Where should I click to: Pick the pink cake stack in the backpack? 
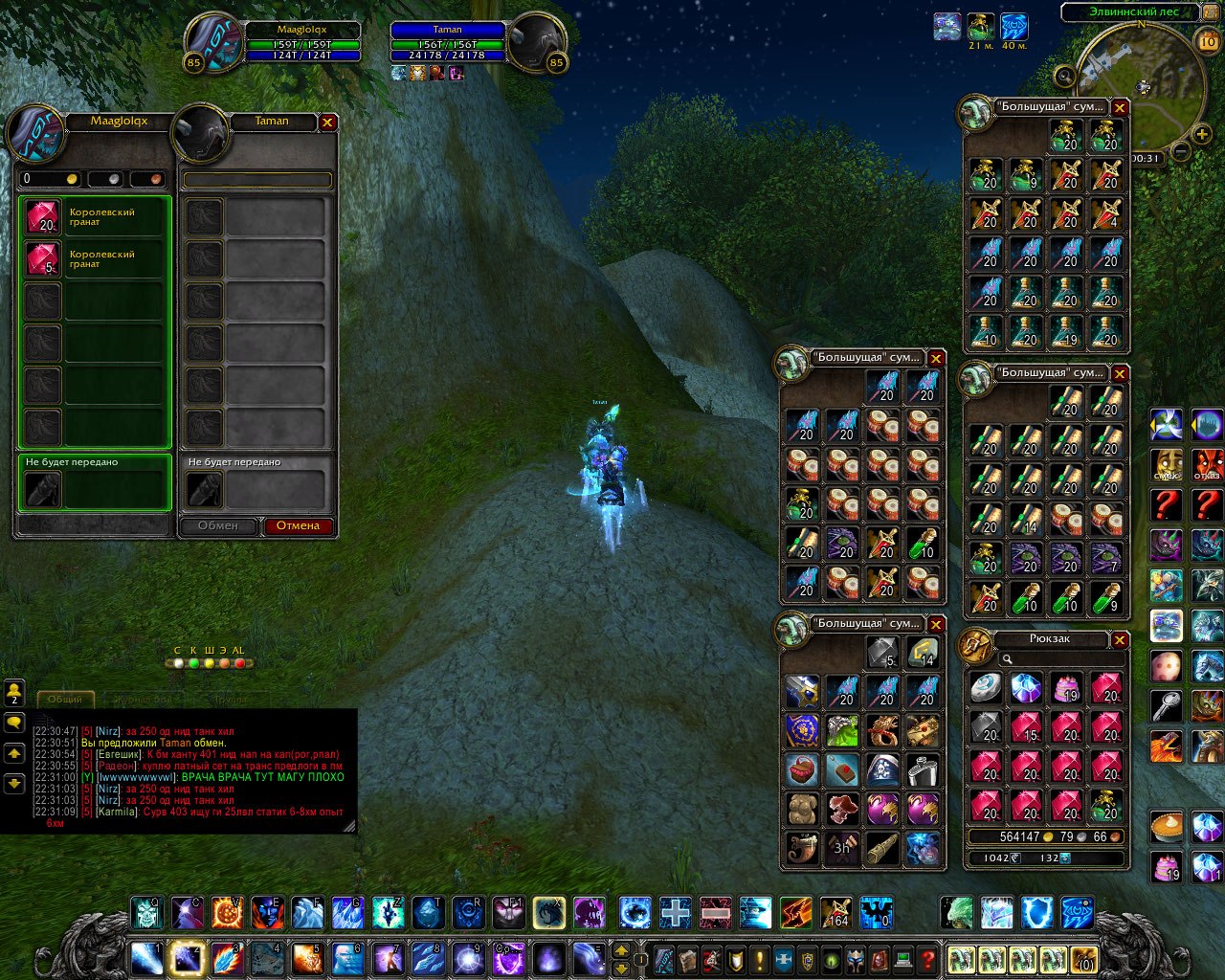tap(1066, 688)
